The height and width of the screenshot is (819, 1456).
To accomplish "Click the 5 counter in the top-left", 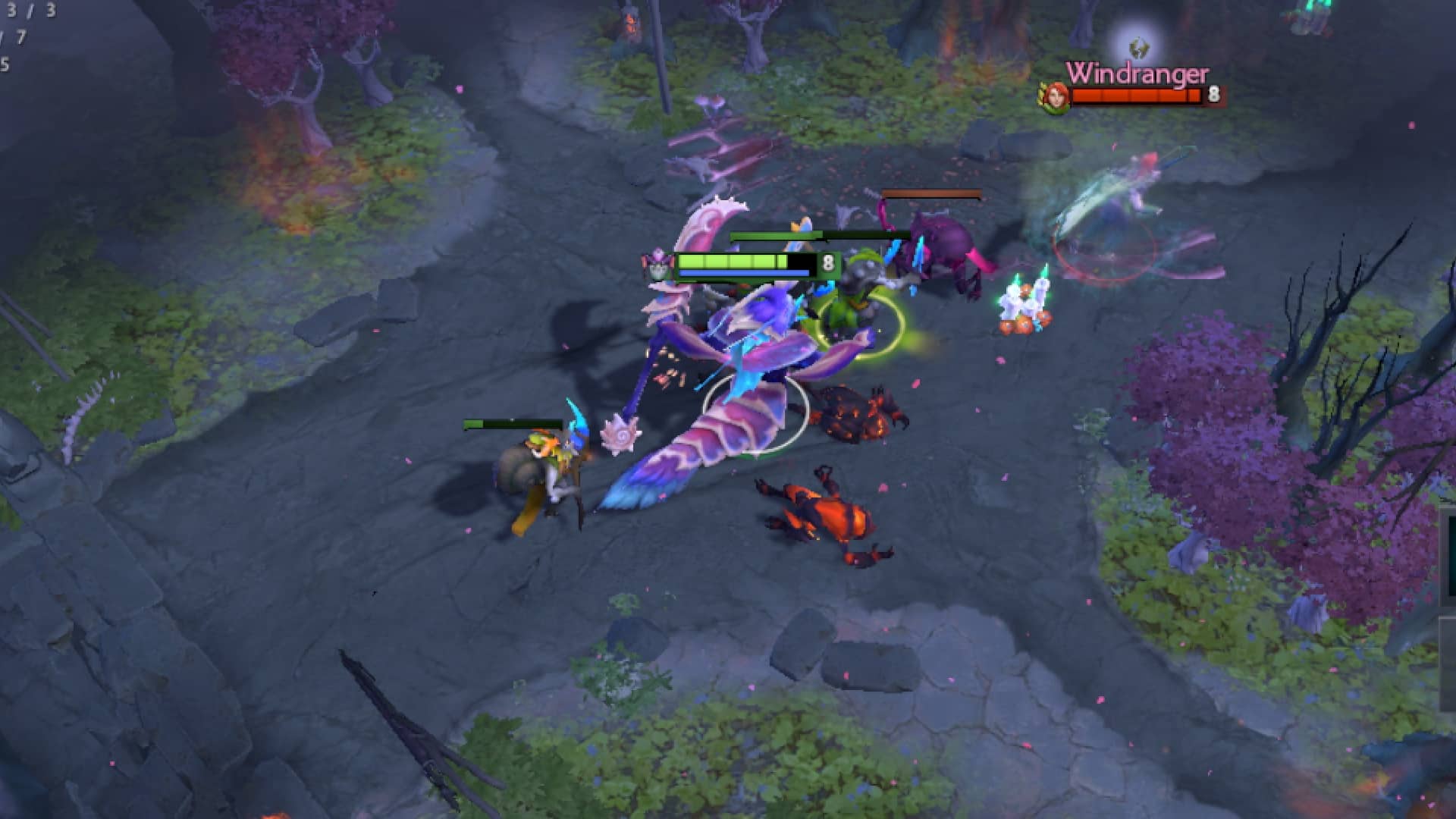I will [x=6, y=64].
